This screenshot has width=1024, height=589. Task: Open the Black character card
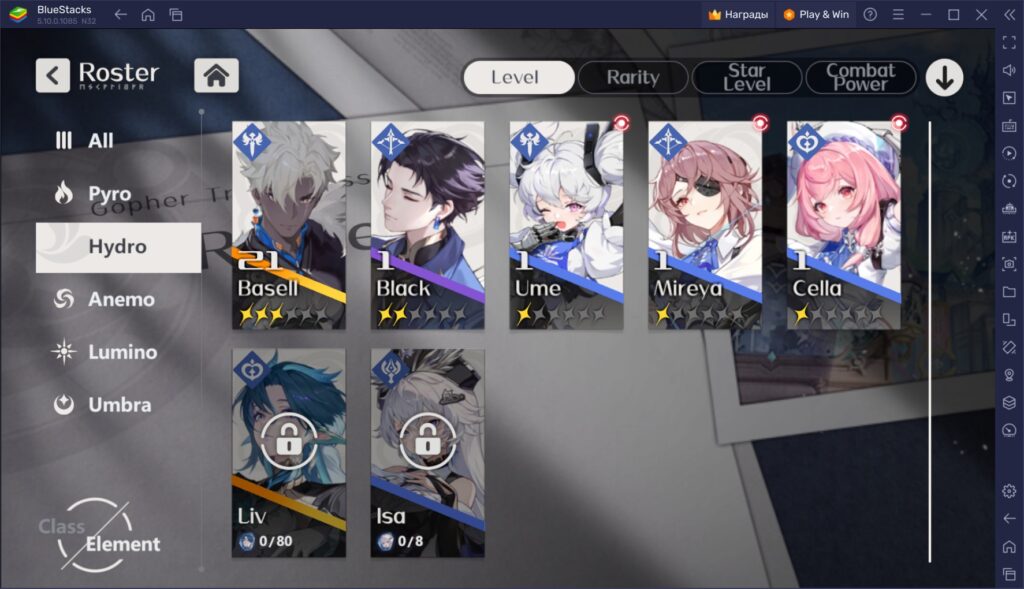click(x=428, y=225)
